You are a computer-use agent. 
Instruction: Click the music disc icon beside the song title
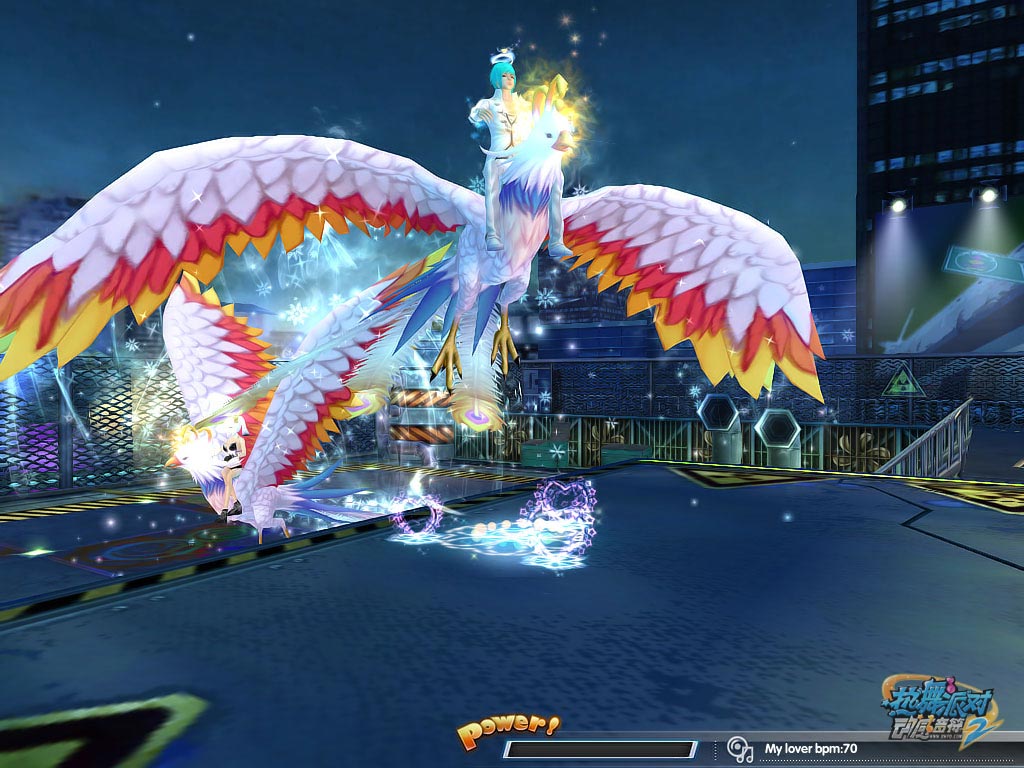[740, 748]
